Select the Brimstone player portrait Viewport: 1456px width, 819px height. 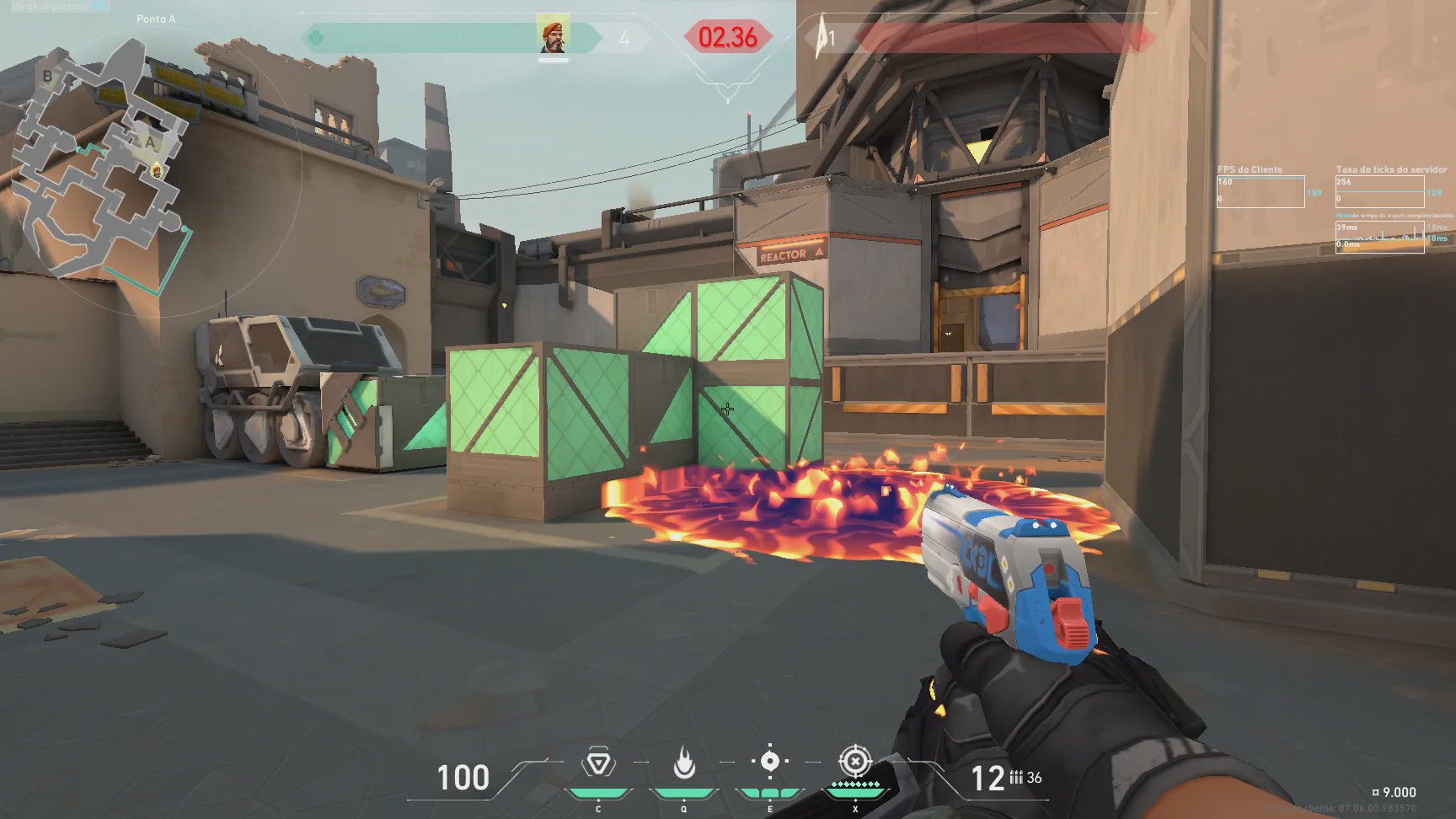(553, 35)
